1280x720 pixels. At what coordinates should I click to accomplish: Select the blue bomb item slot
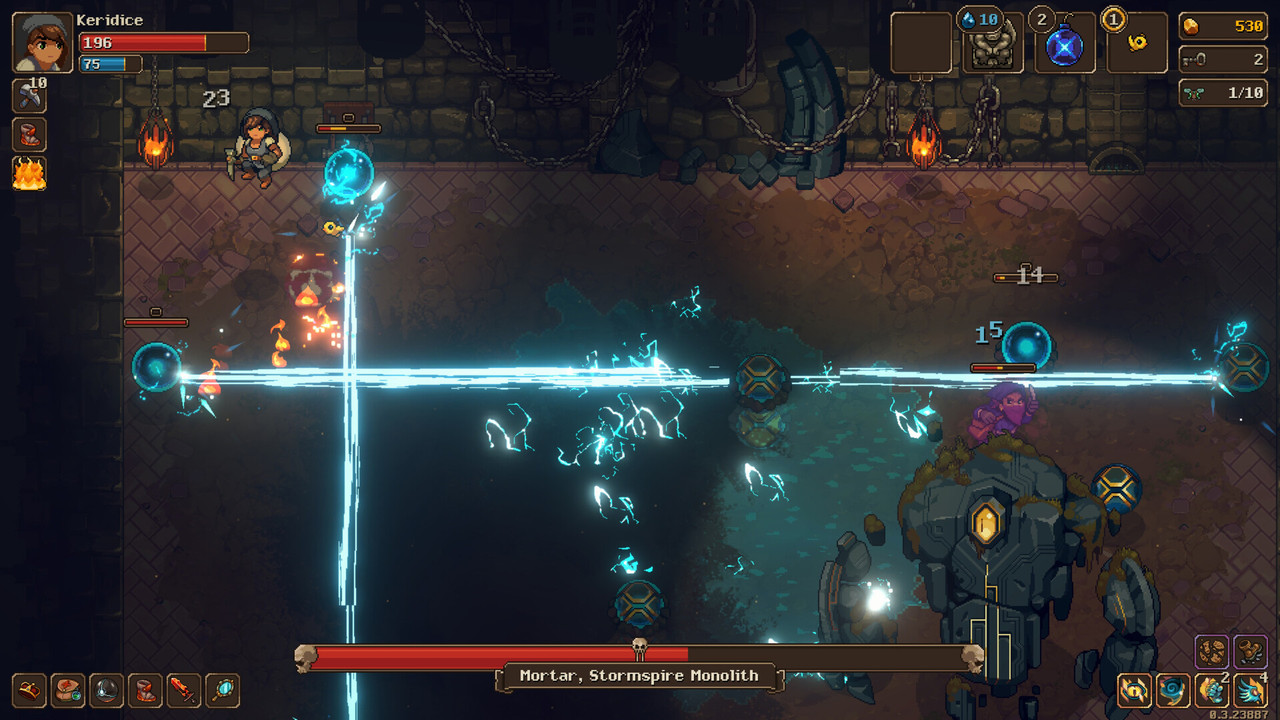(1065, 43)
